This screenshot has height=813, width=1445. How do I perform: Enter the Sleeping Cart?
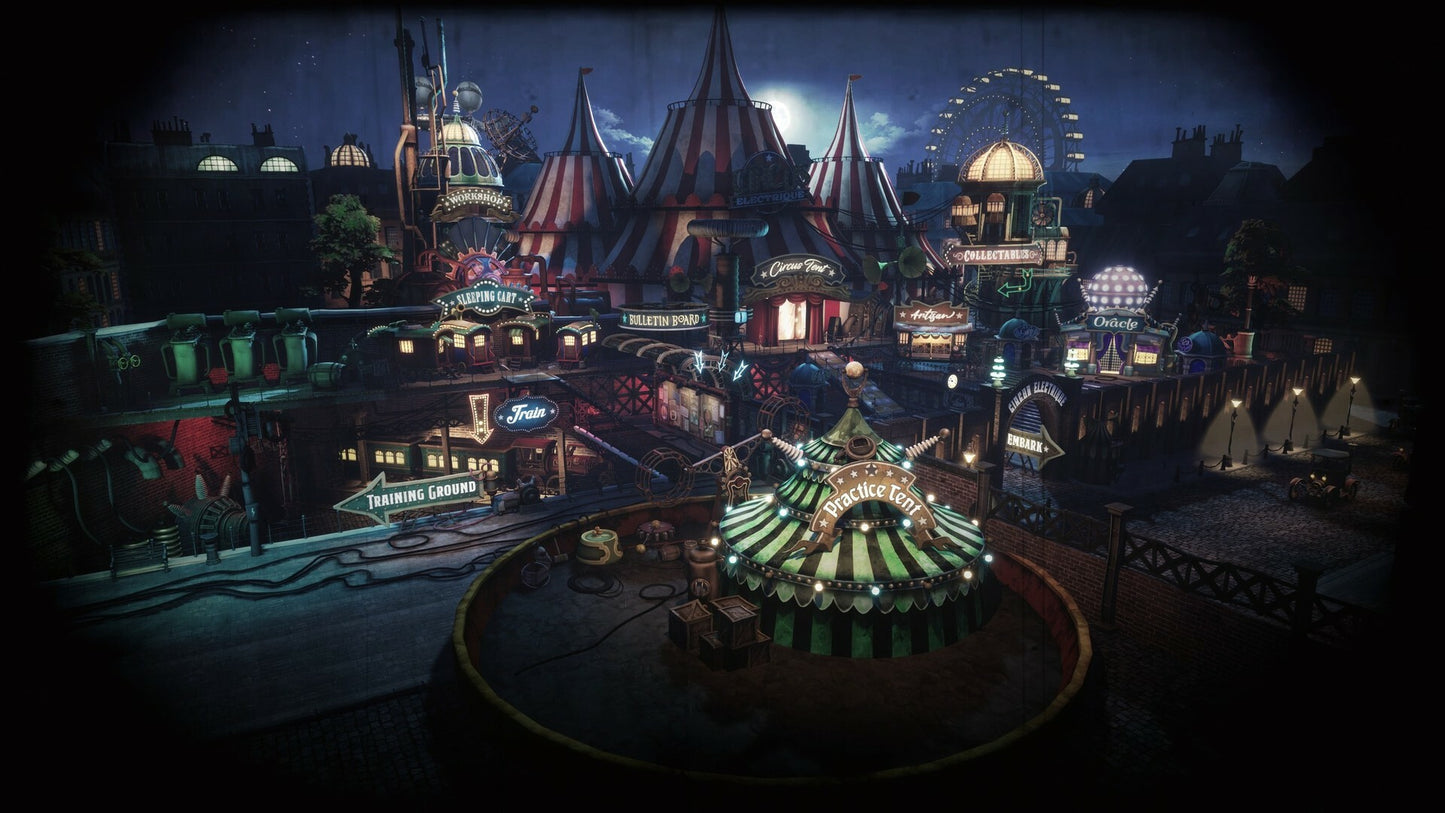(x=484, y=298)
